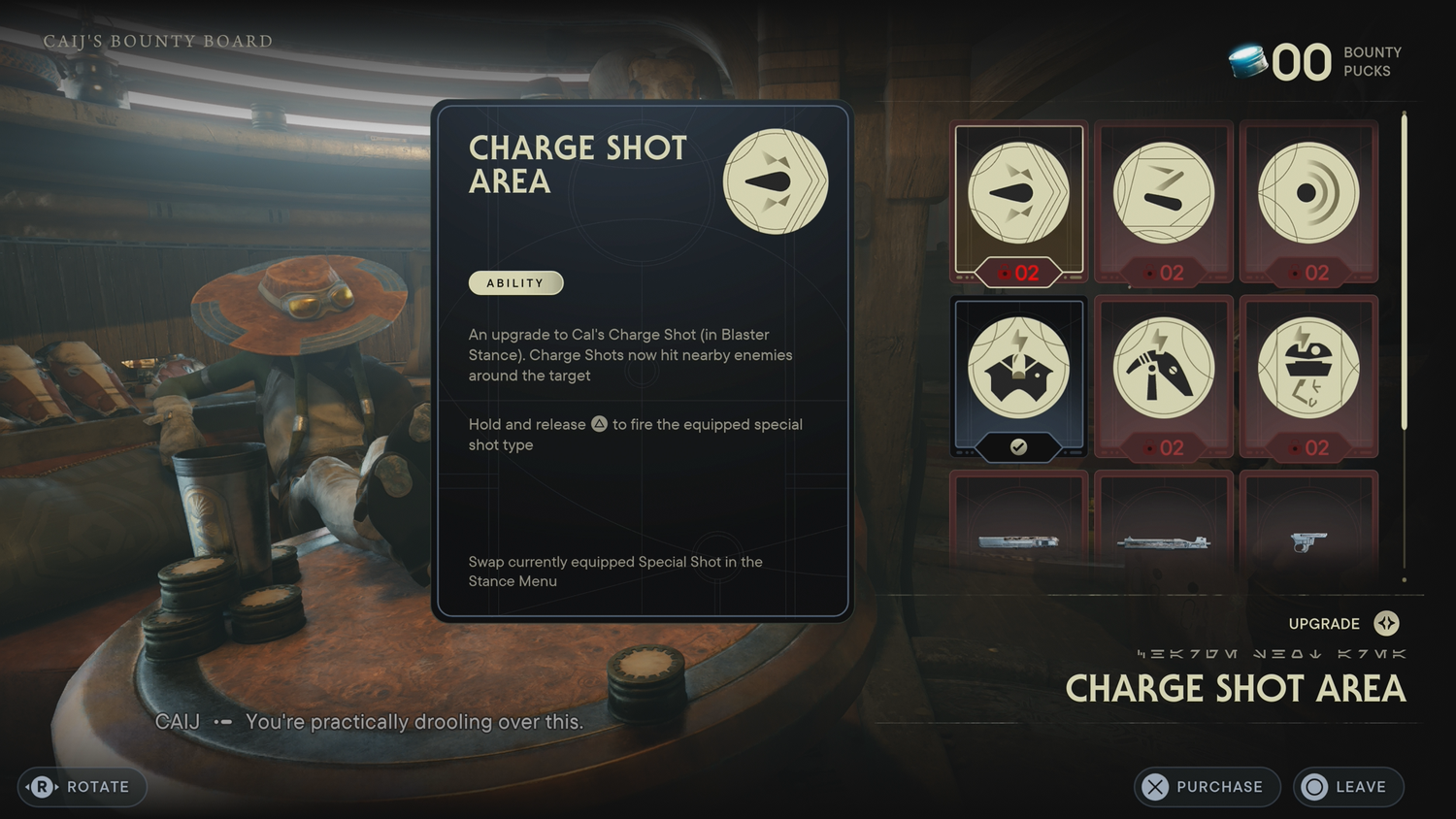Select the concentric wave burst ability tile
The image size is (1456, 819).
pos(1308,201)
